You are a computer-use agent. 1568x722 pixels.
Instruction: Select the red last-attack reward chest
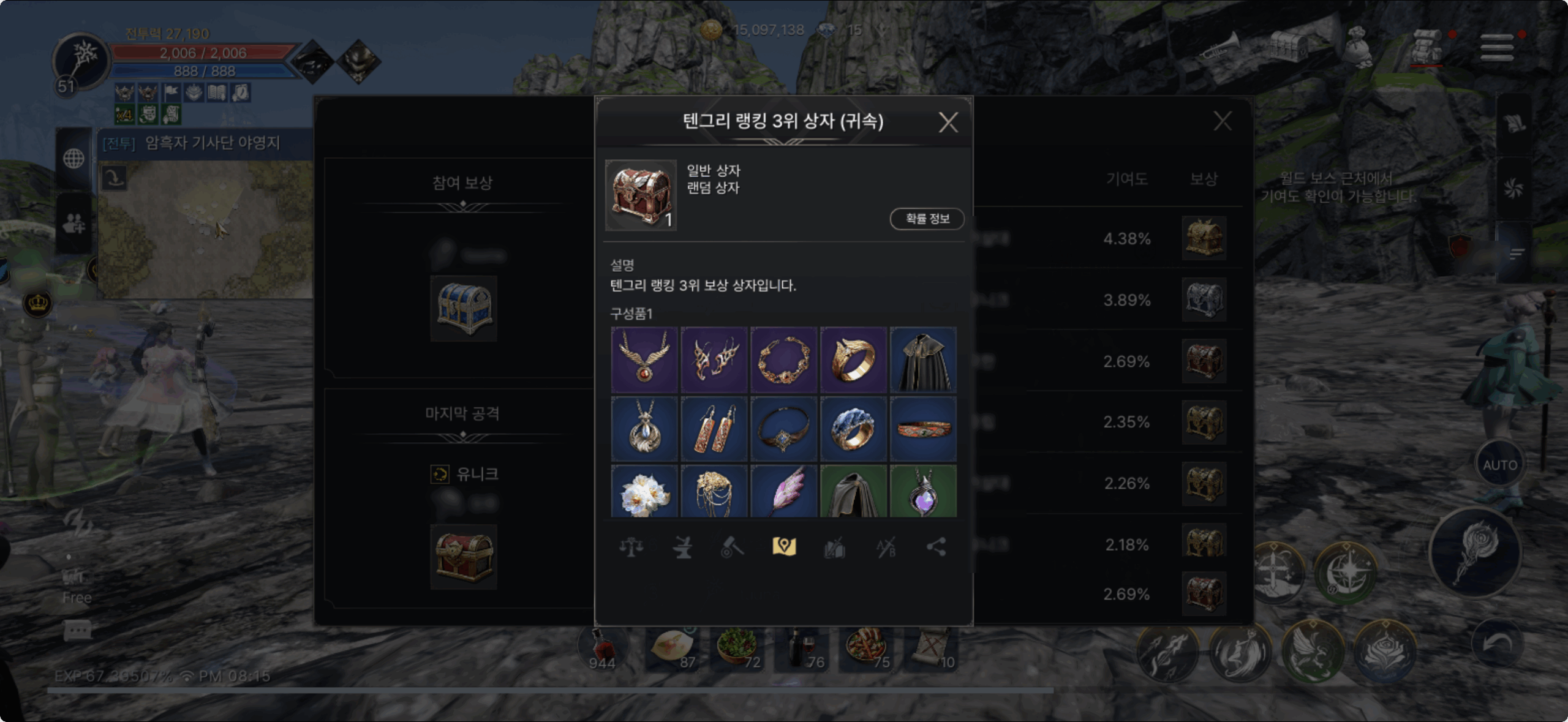pos(464,557)
